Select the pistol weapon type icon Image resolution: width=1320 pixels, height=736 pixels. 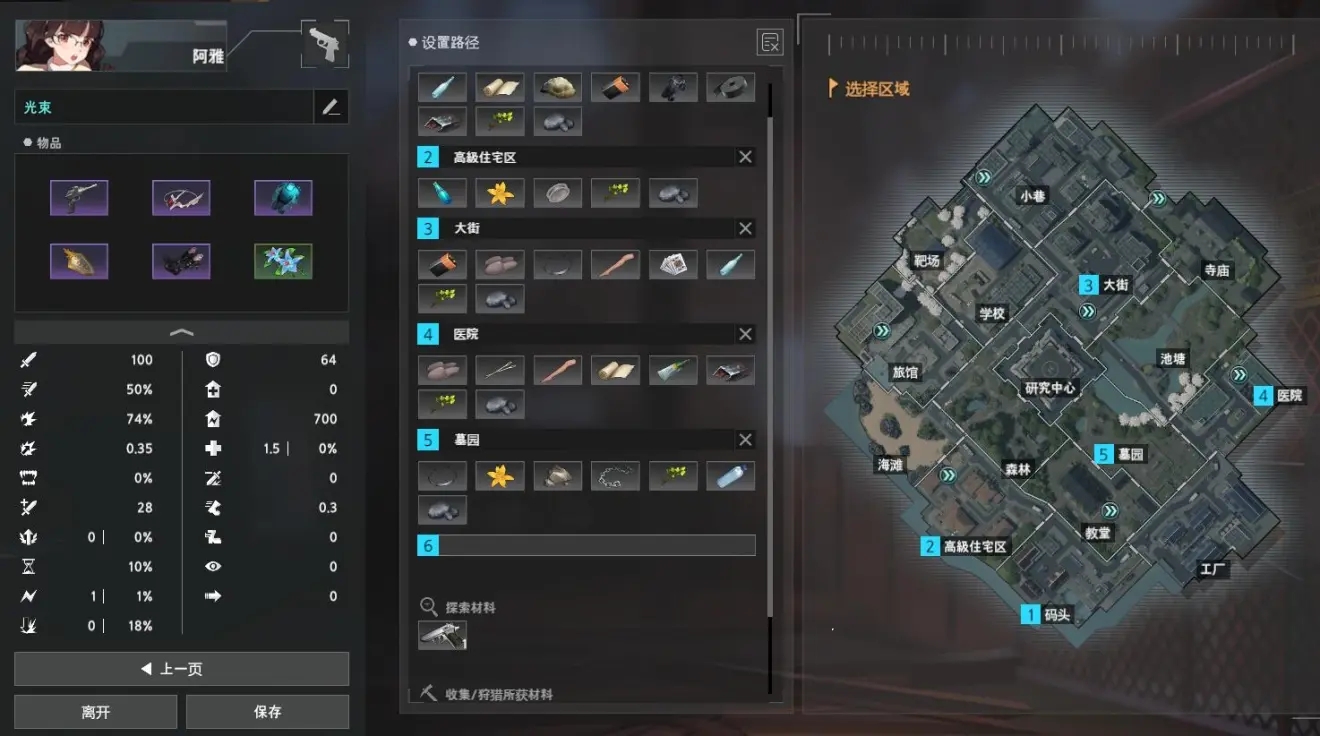click(325, 44)
